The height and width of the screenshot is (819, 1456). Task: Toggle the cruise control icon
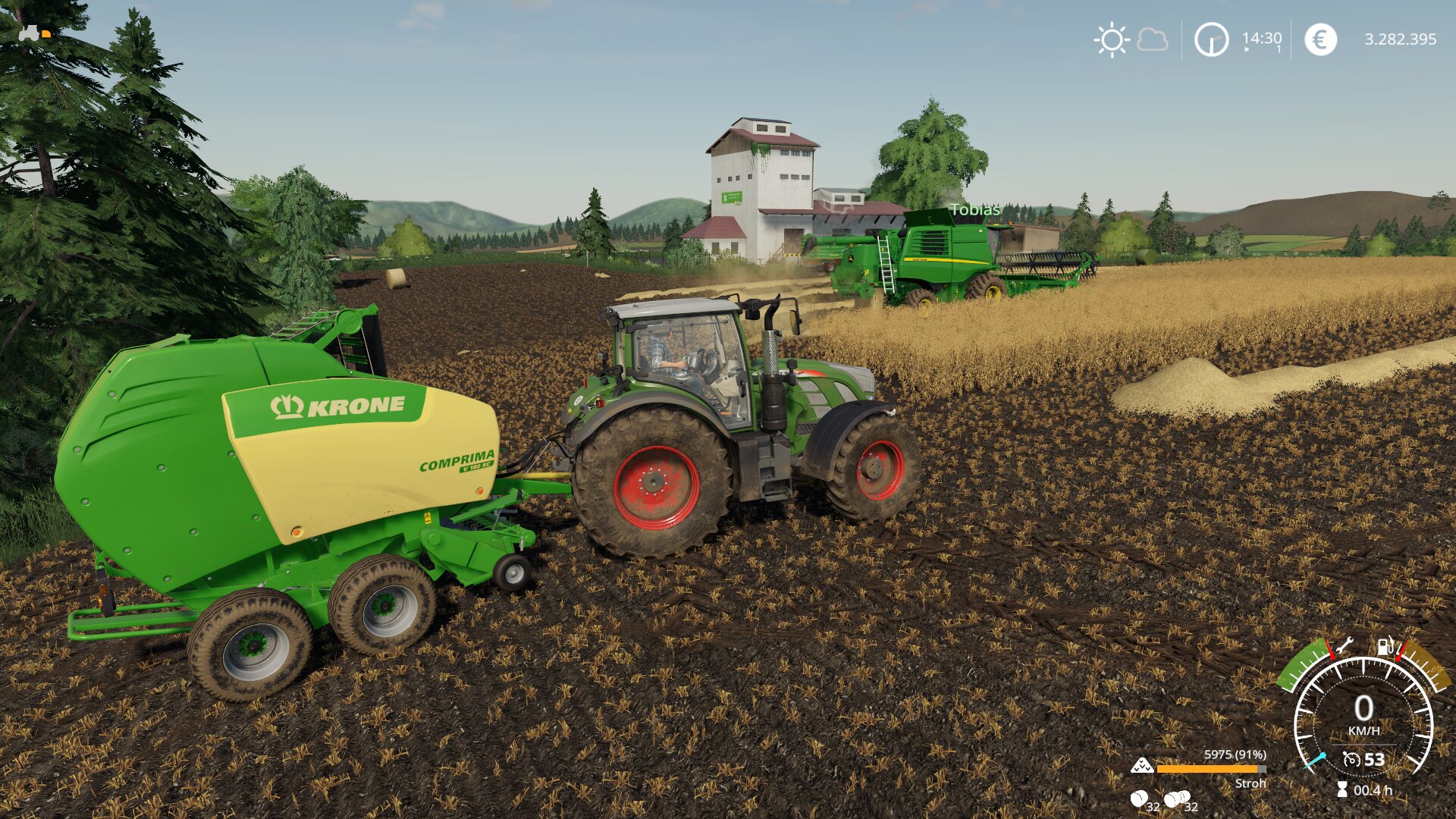(1351, 759)
